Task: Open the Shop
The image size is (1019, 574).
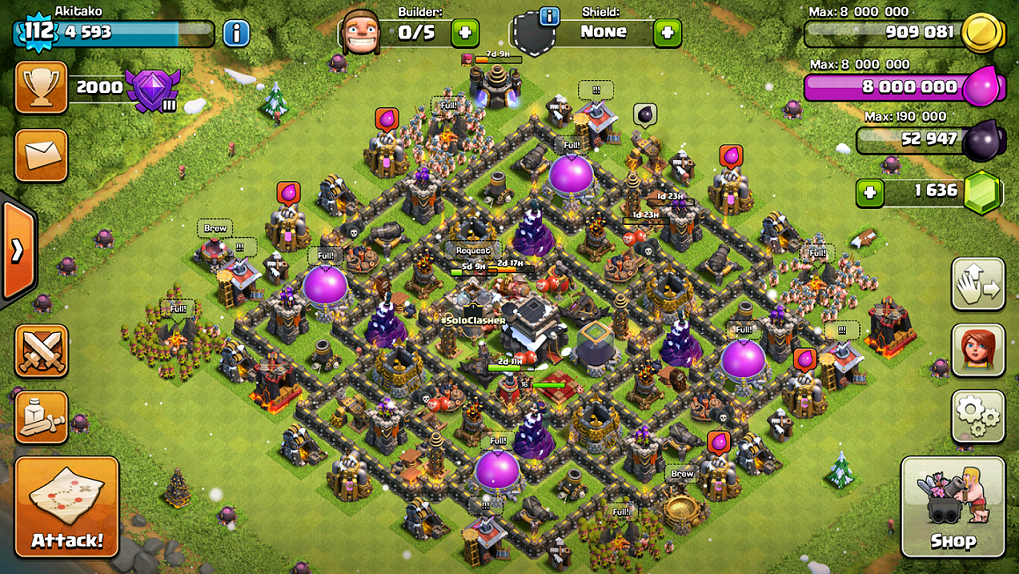Action: pos(953,507)
